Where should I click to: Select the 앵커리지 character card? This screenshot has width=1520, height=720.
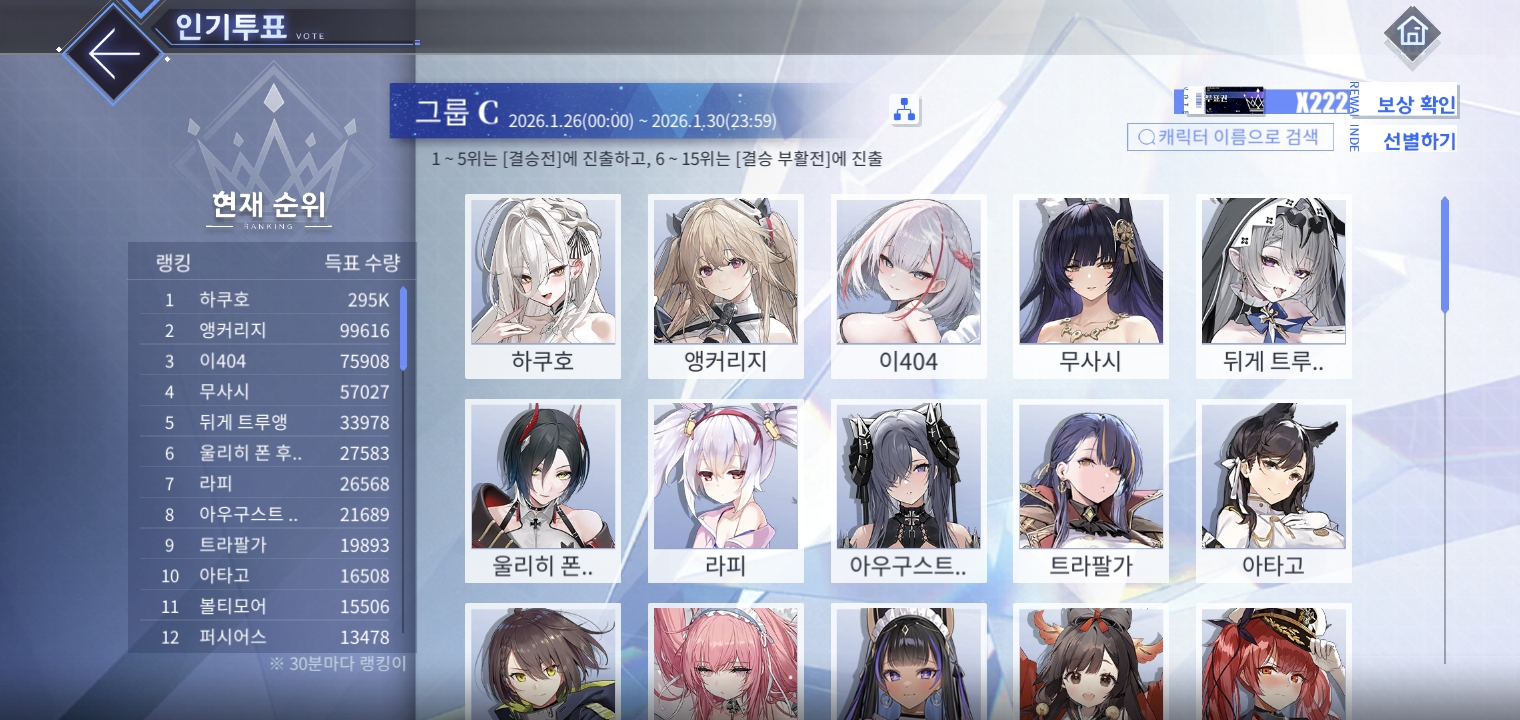(726, 286)
